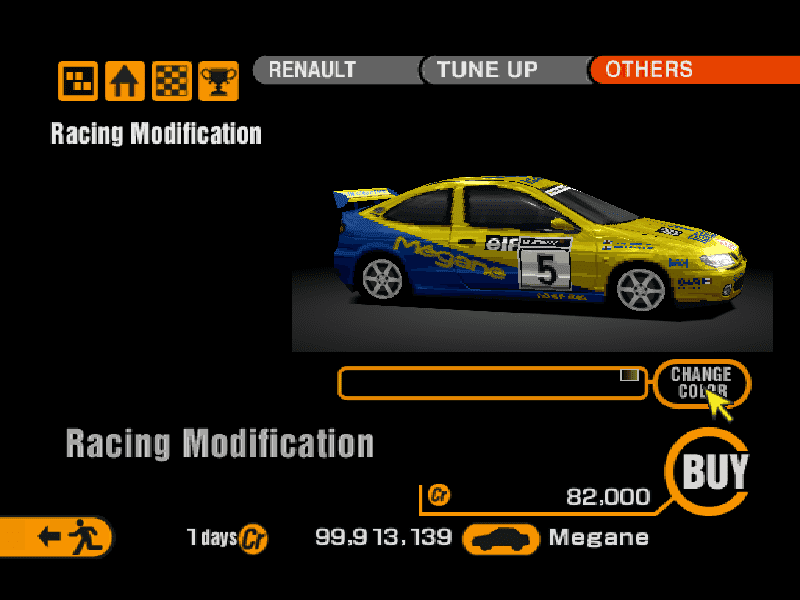Pick the small color swatch square
The height and width of the screenshot is (600, 800).
[629, 375]
